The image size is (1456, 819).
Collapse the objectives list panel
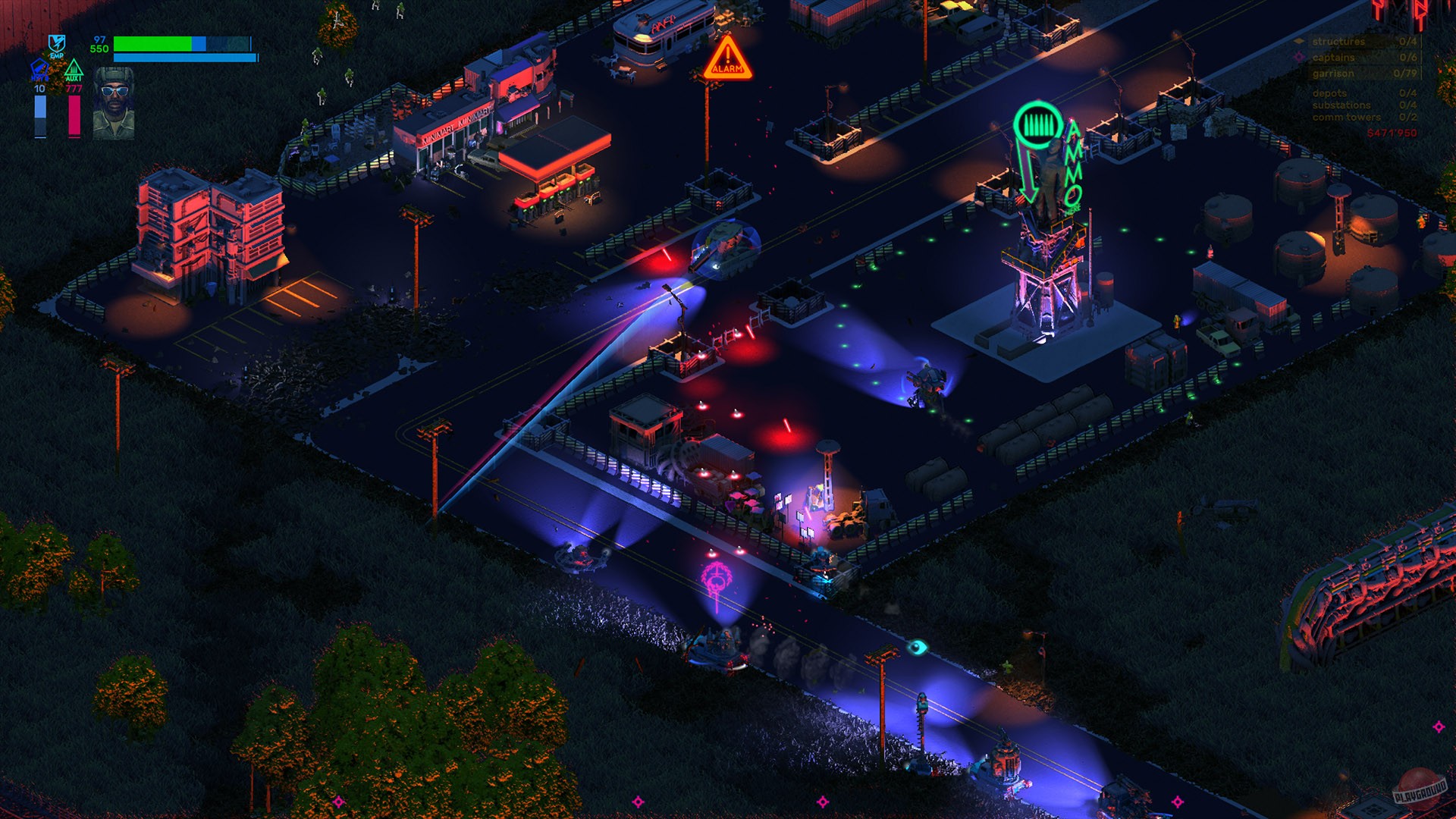tap(1357, 76)
